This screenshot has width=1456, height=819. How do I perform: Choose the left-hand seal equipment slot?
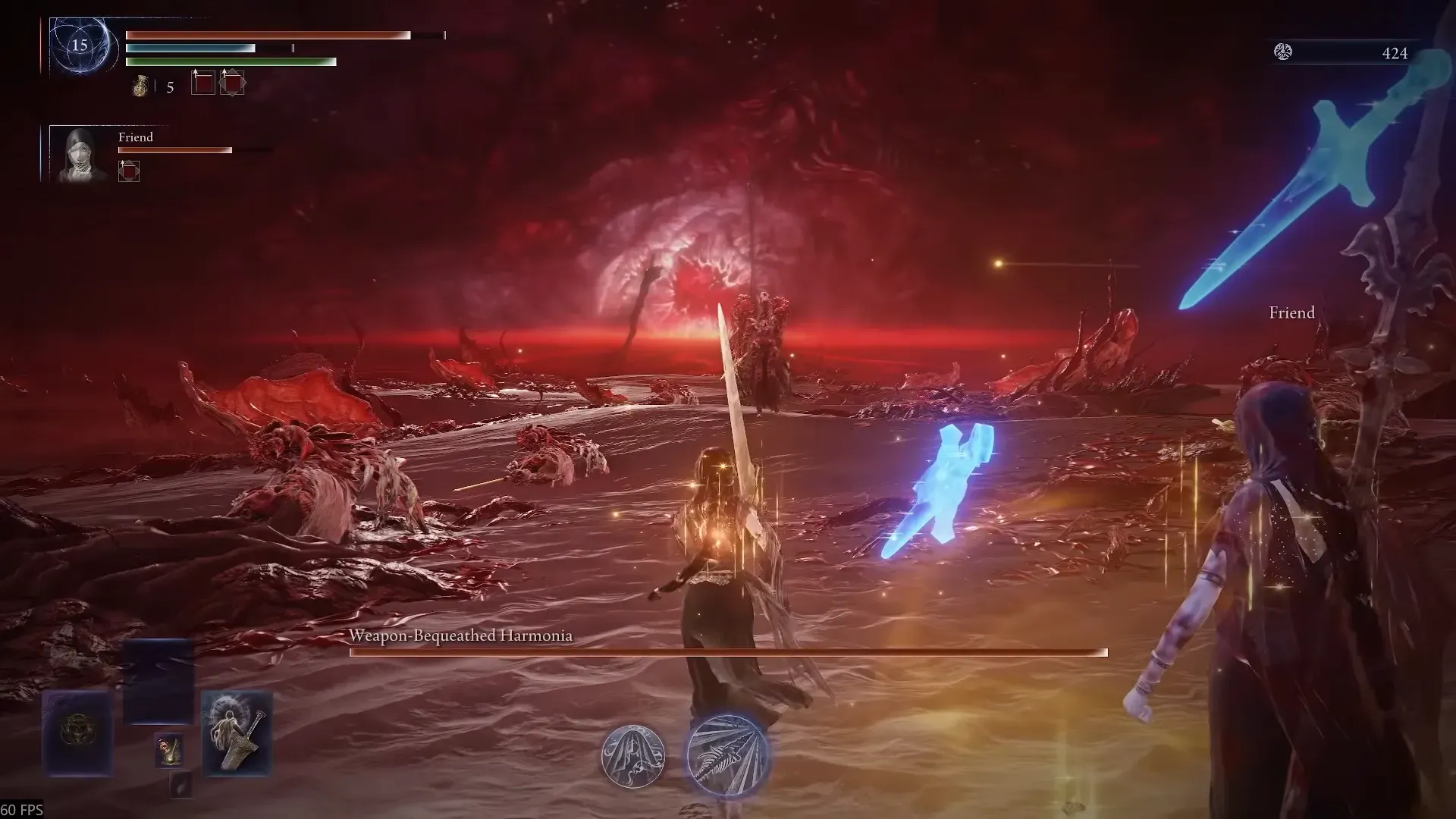[77, 733]
